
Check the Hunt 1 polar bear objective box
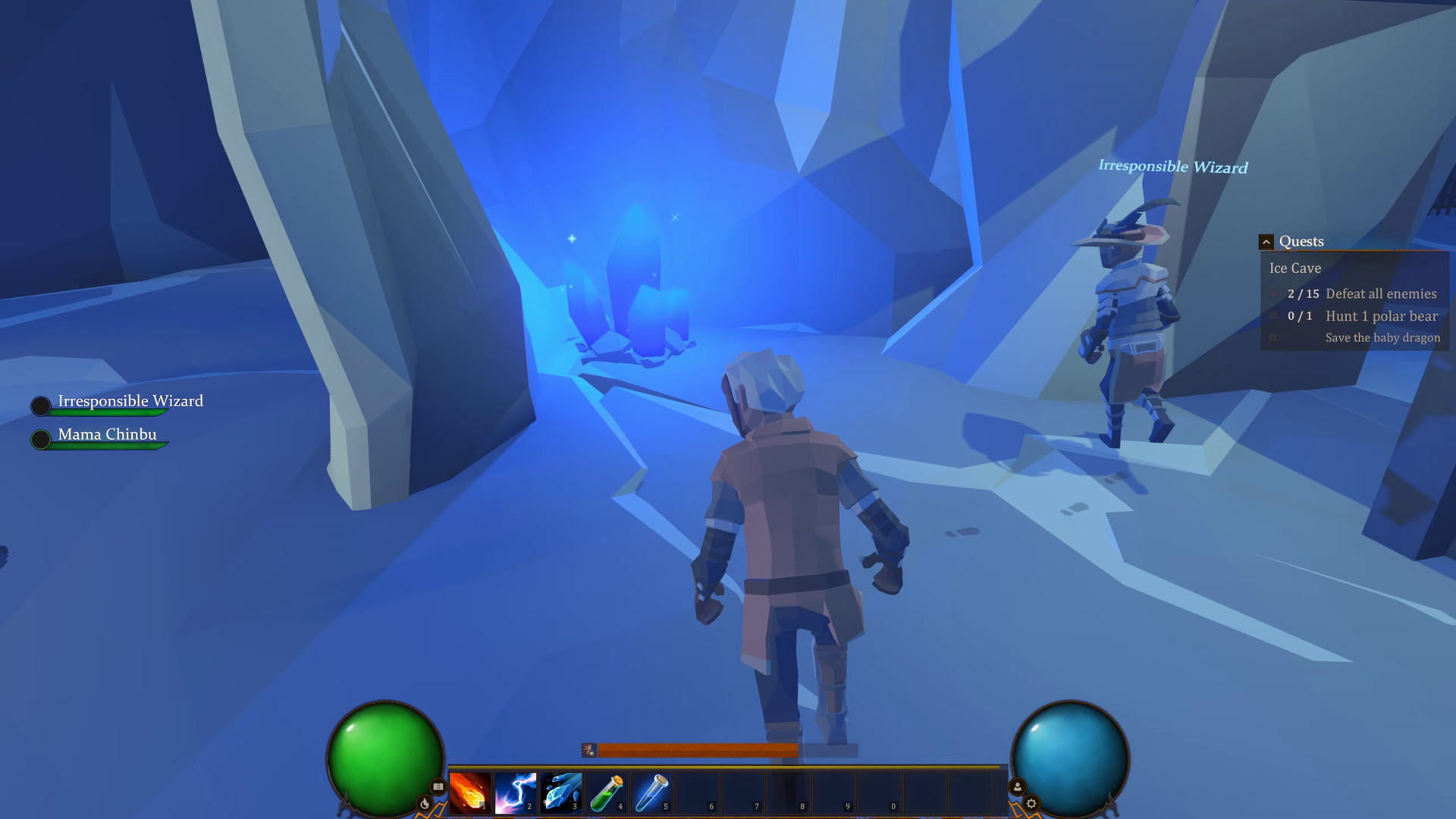[x=1272, y=315]
